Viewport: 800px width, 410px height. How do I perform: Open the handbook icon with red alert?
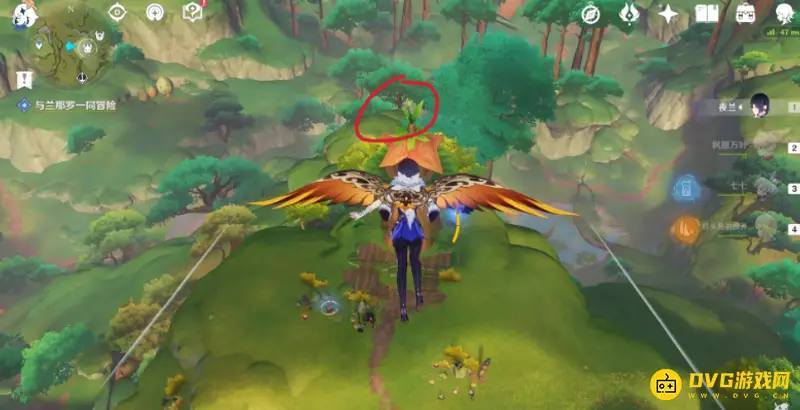pos(193,12)
